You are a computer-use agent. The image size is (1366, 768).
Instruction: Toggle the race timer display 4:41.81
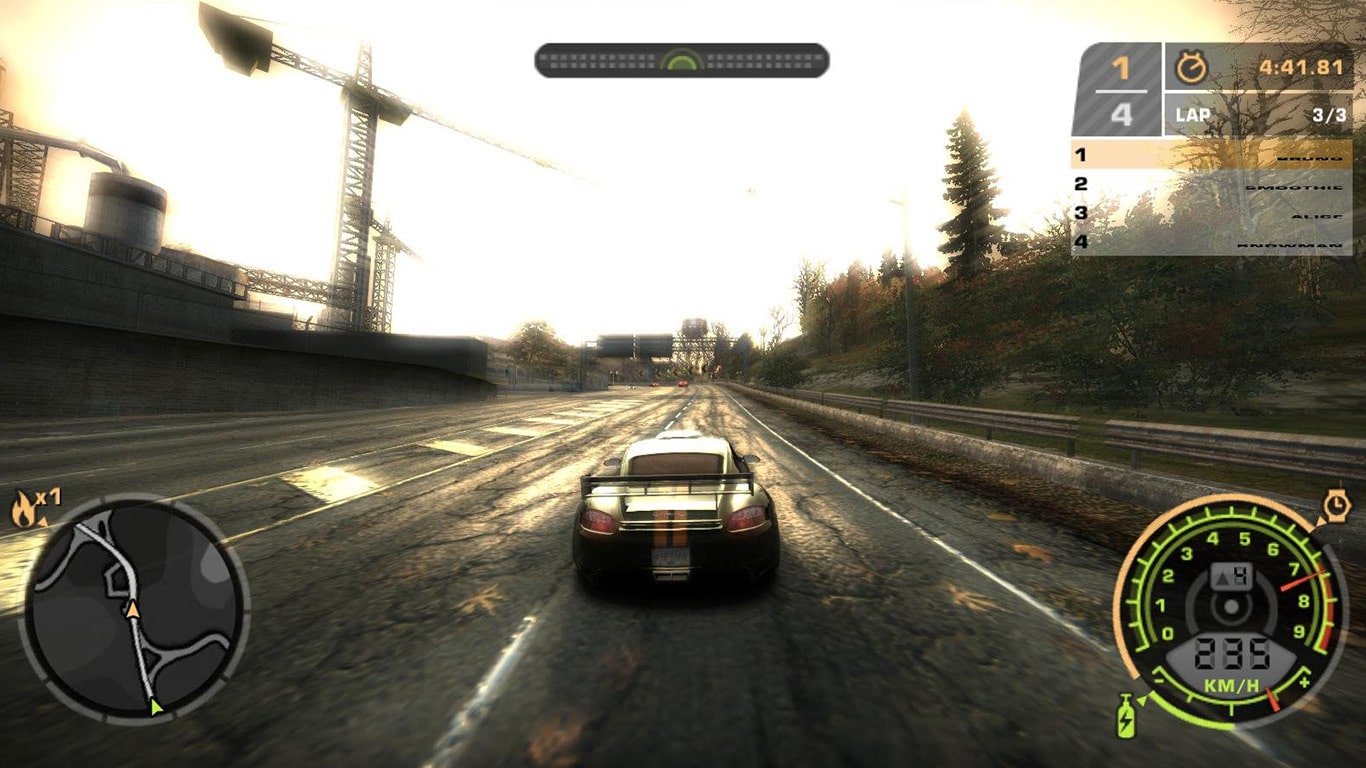point(1300,65)
